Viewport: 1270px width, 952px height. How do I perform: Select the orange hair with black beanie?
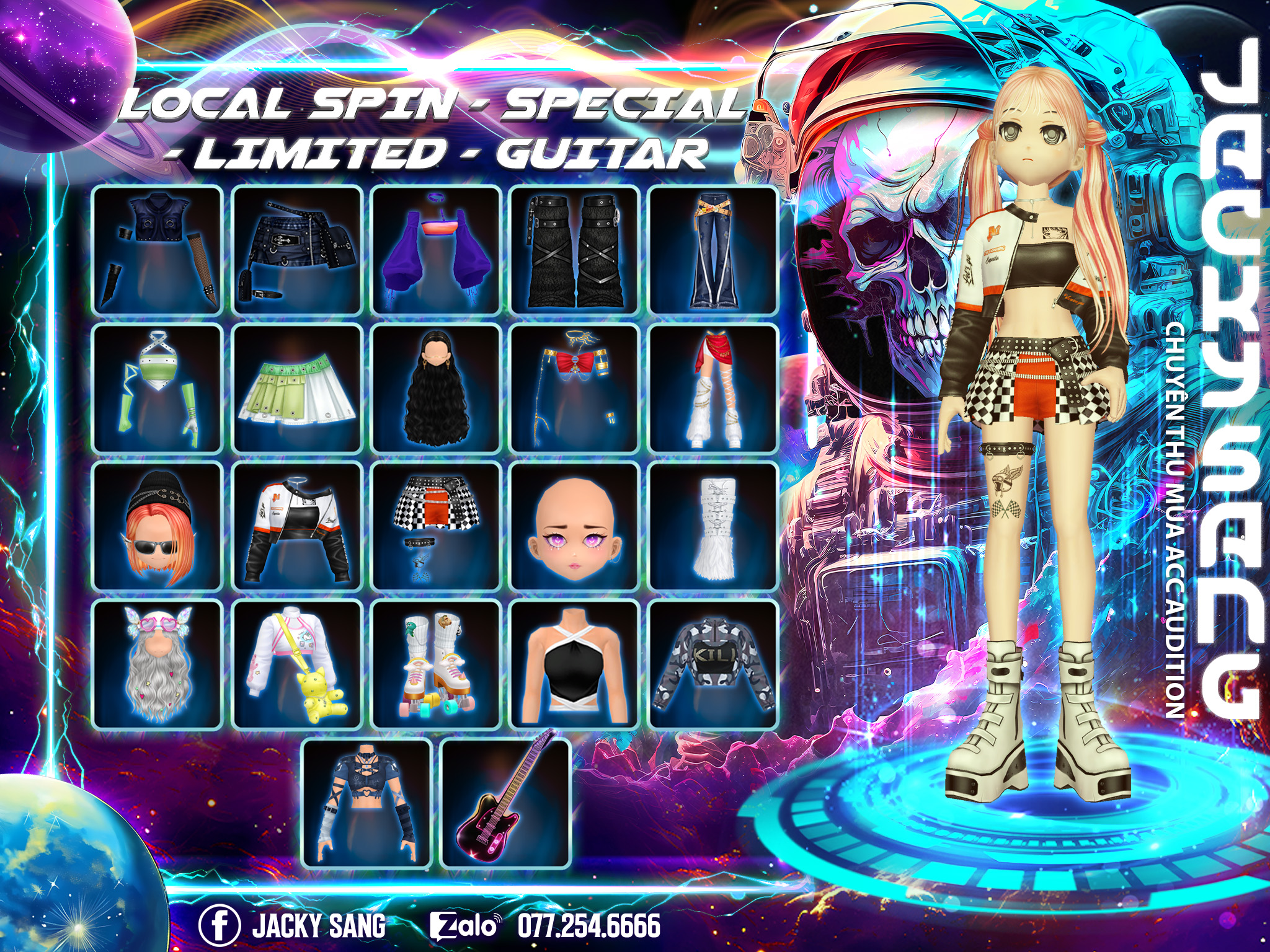coord(157,526)
